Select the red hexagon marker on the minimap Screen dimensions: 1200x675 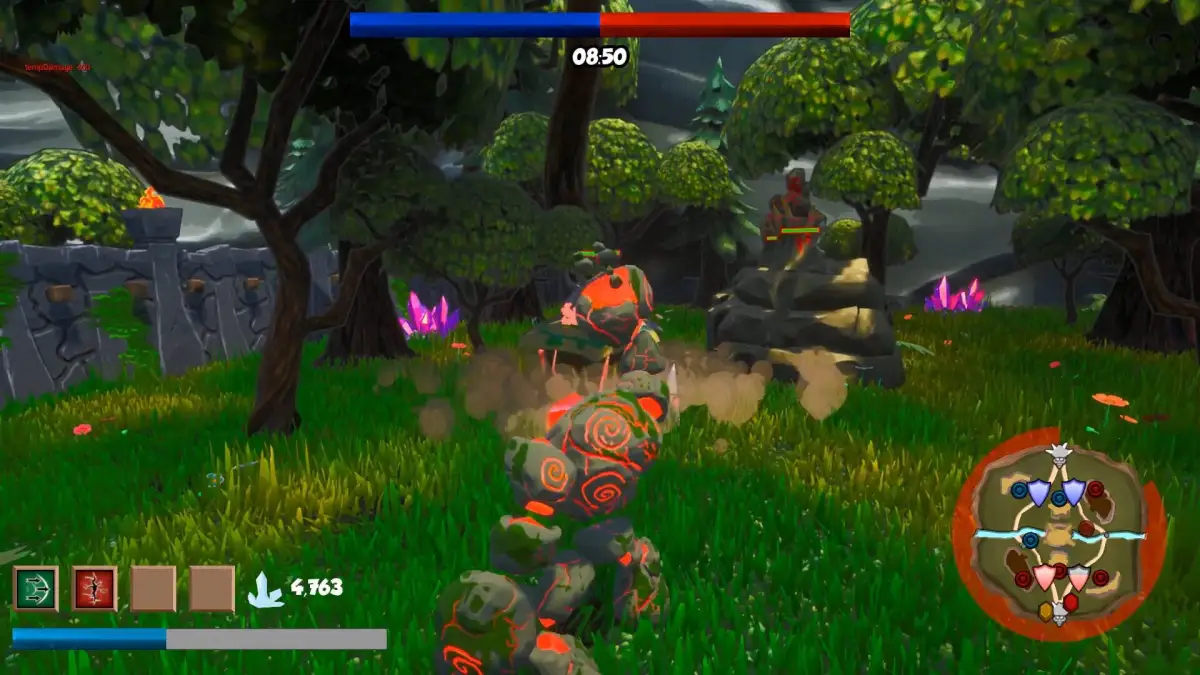point(1070,603)
